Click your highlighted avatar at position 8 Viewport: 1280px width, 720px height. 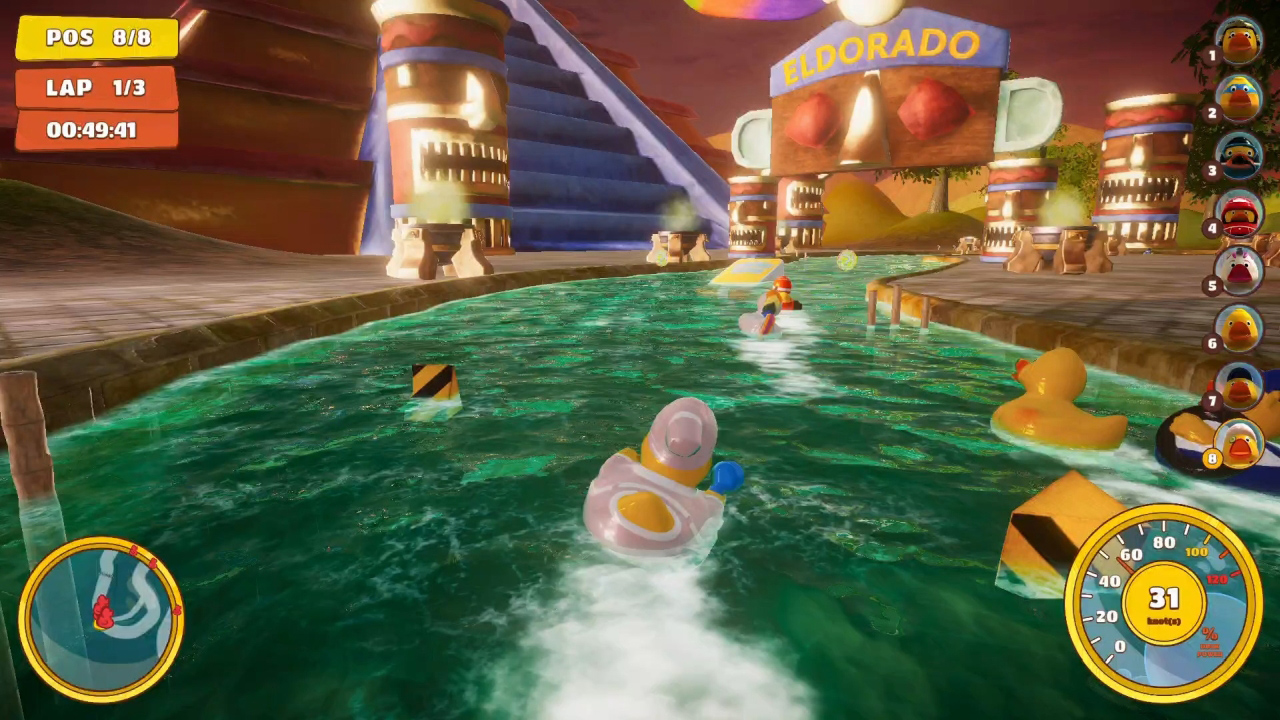(x=1240, y=440)
